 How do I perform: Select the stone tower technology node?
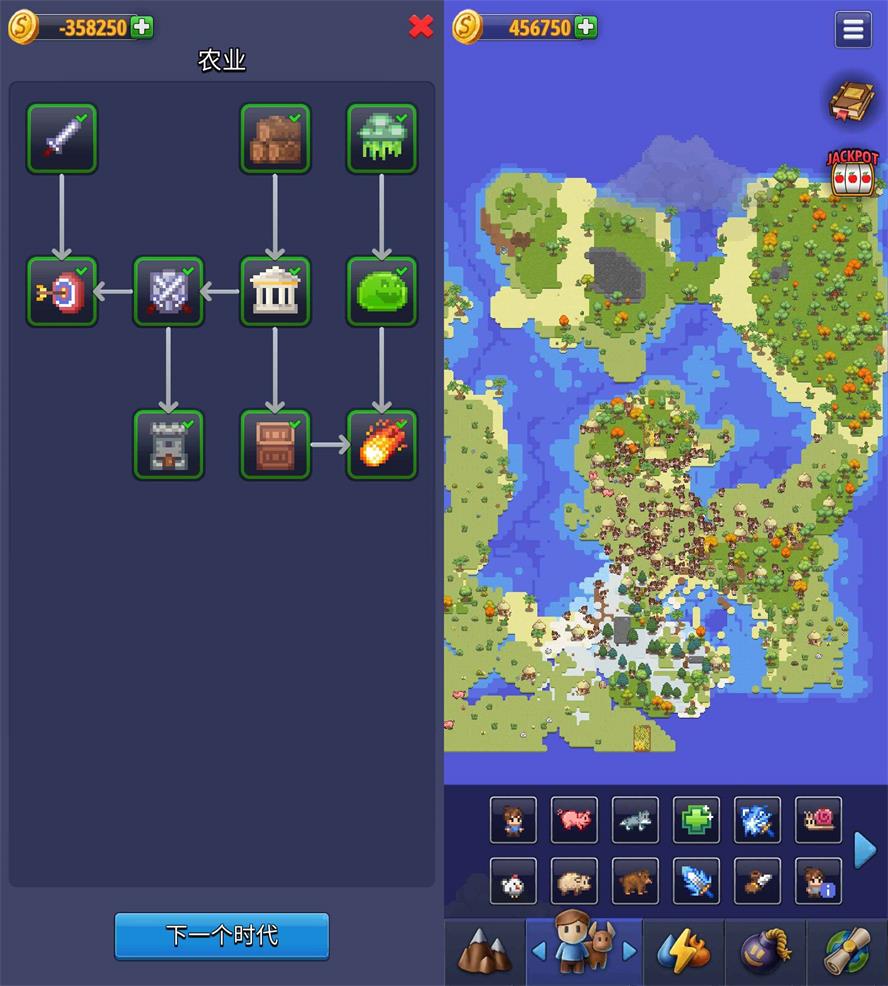click(168, 444)
